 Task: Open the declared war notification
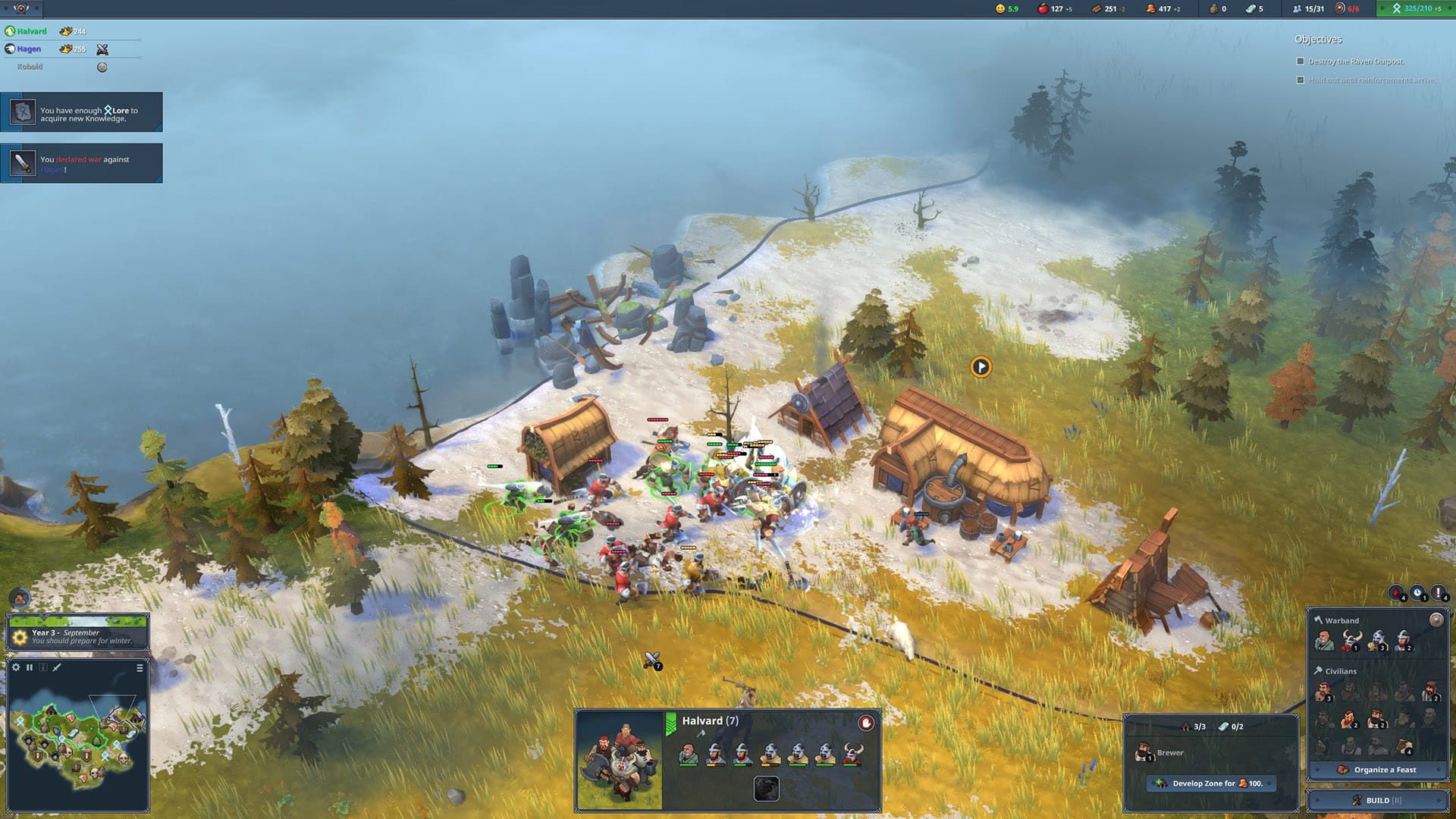(81, 163)
